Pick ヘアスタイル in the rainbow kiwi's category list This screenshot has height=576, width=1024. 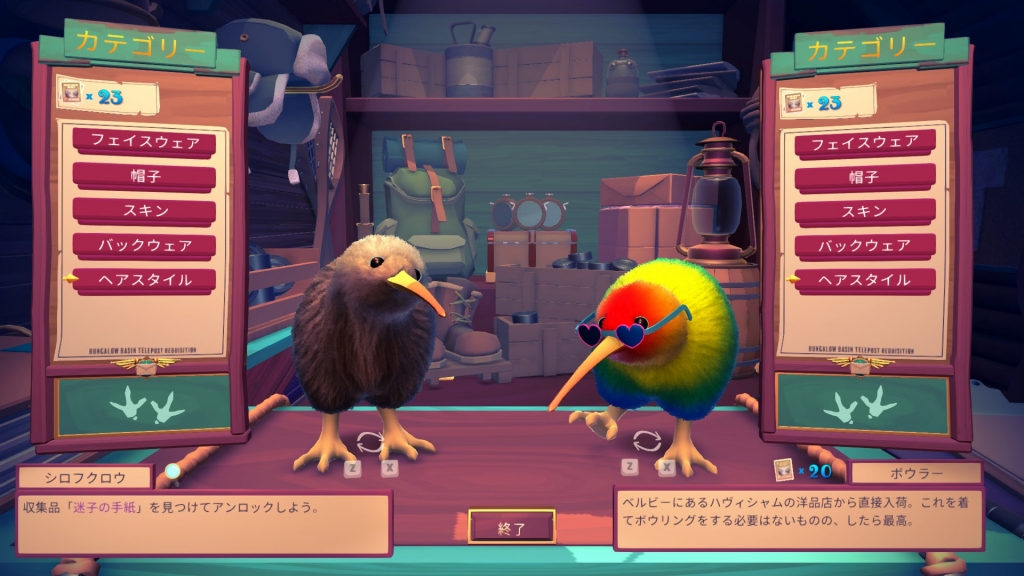pos(865,279)
